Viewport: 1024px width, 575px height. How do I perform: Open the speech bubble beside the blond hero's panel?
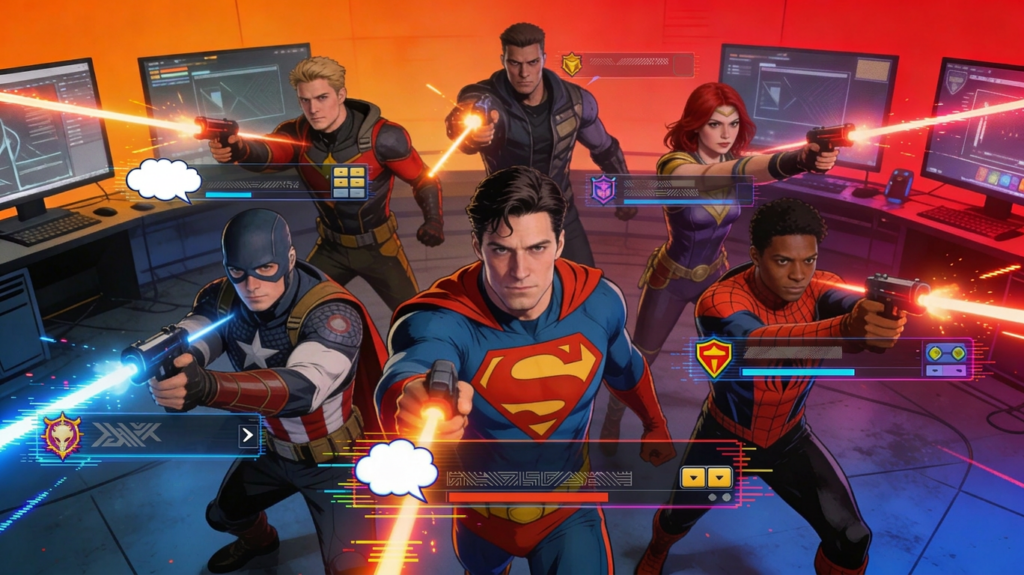[163, 179]
